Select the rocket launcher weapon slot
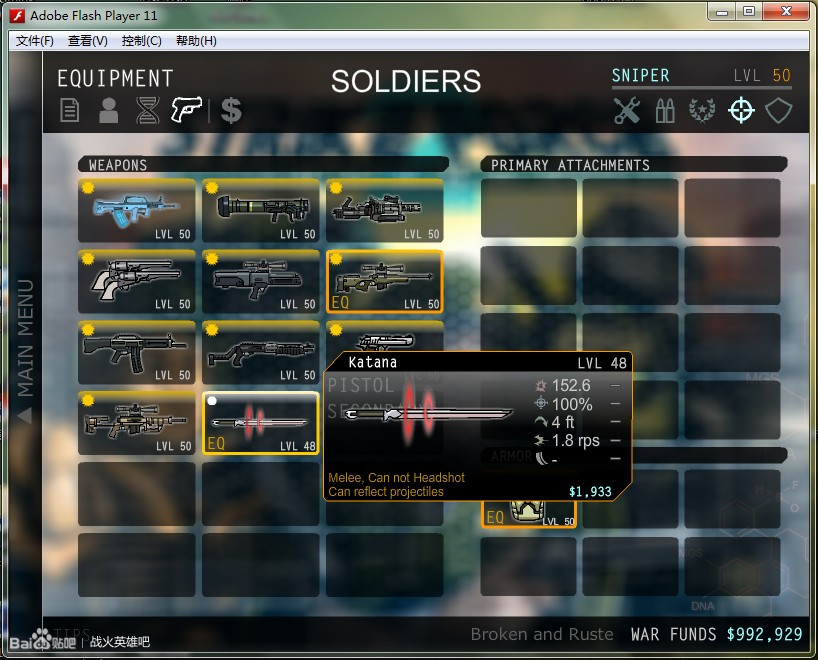The width and height of the screenshot is (818, 660). [261, 211]
